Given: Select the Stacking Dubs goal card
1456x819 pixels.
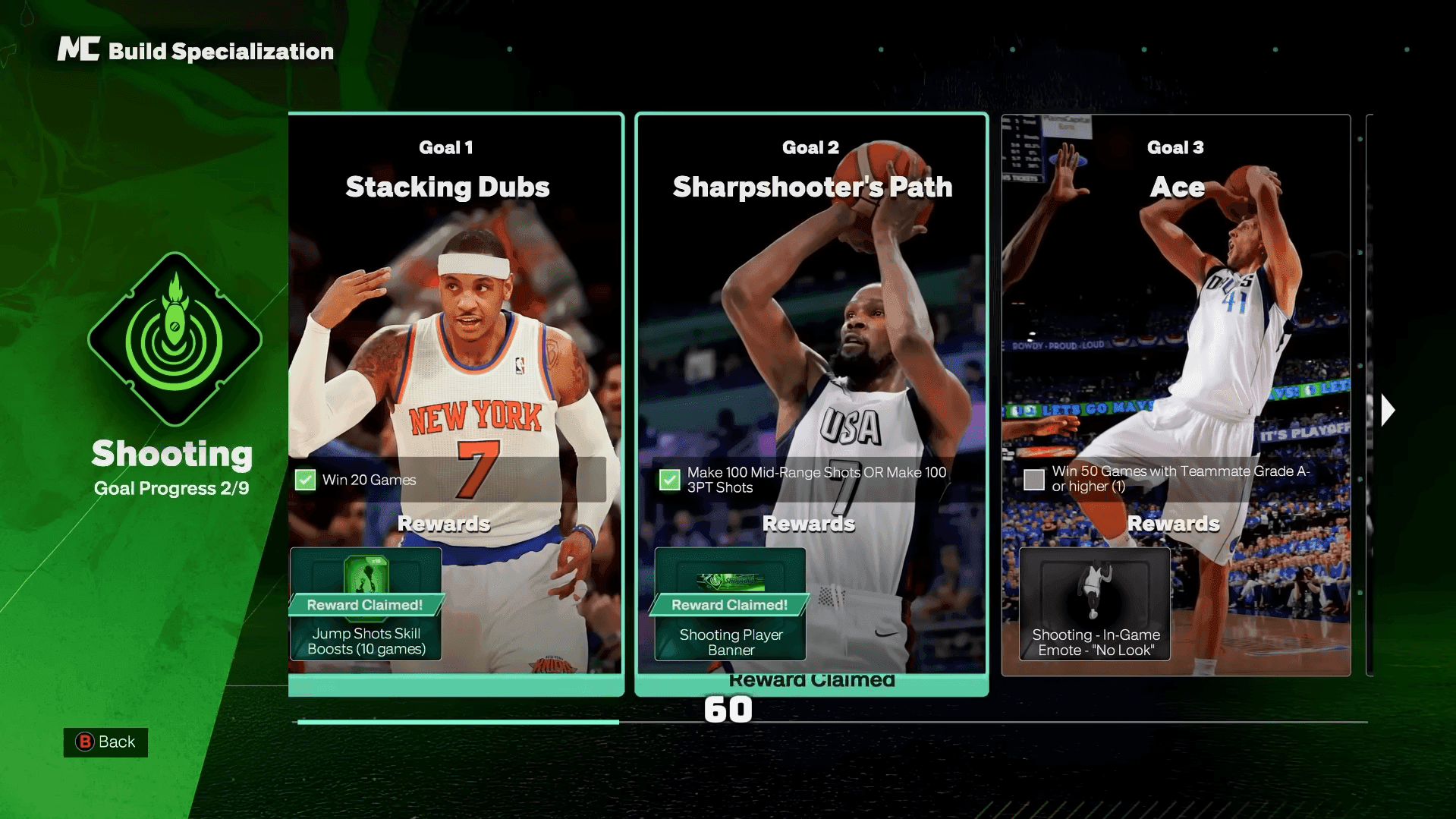Looking at the screenshot, I should 455,342.
